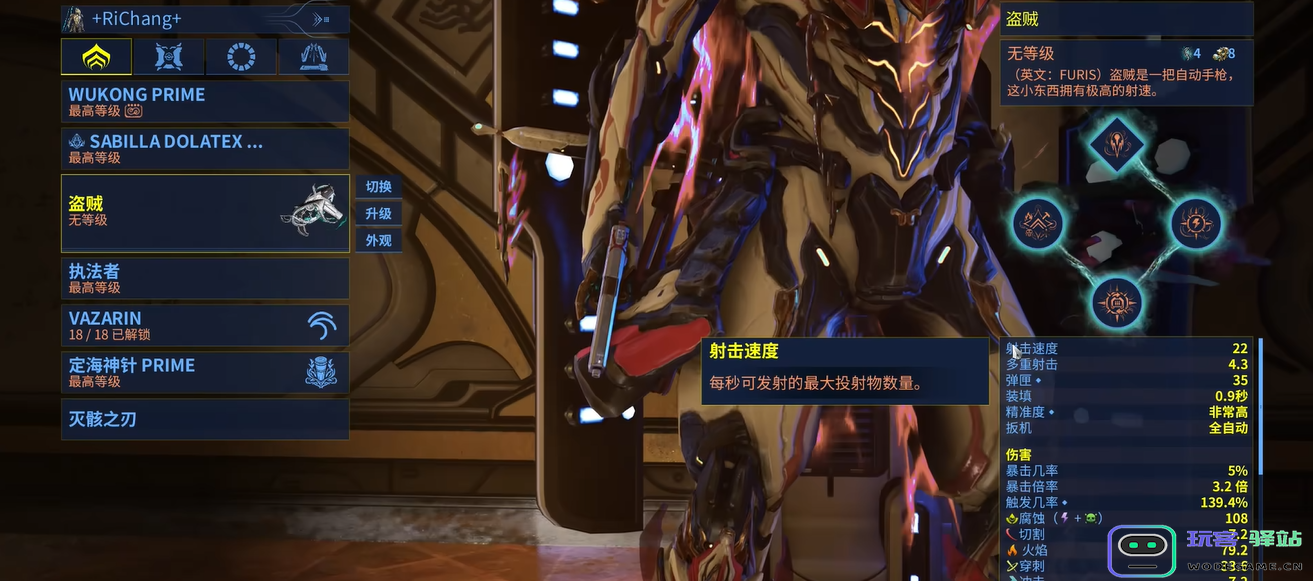Select the 盗贼 secondary weapon slot
Screen dimensions: 1313x581
coord(205,212)
